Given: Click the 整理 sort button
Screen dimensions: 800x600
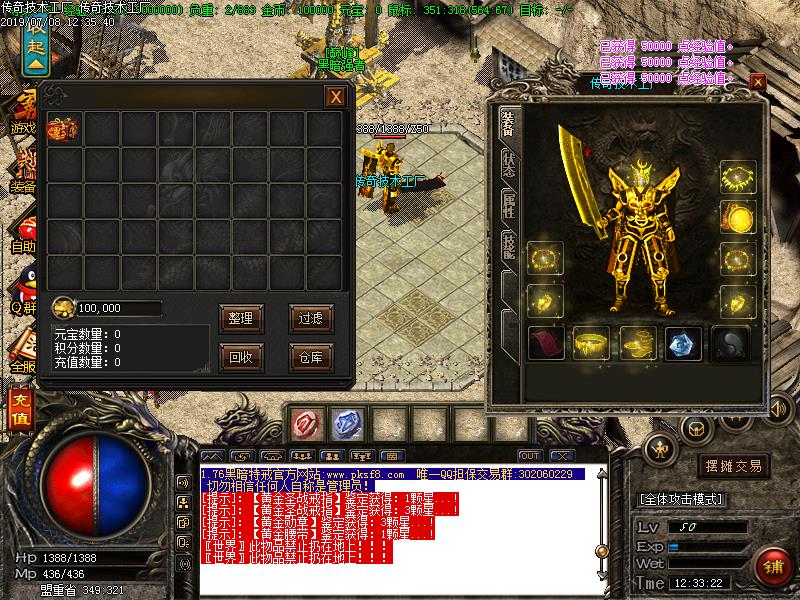Looking at the screenshot, I should 240,318.
